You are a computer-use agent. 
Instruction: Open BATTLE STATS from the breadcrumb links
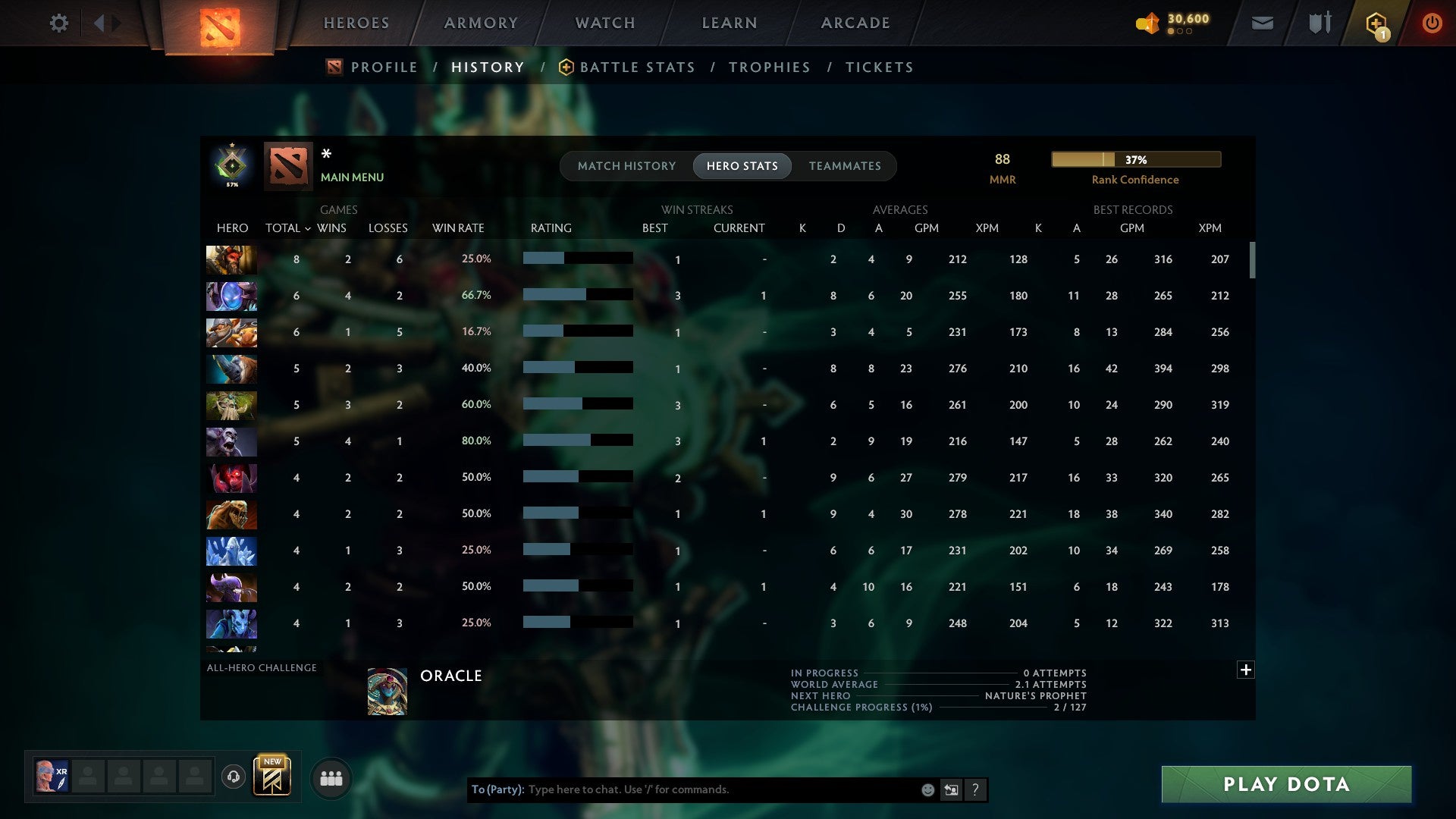tap(637, 67)
